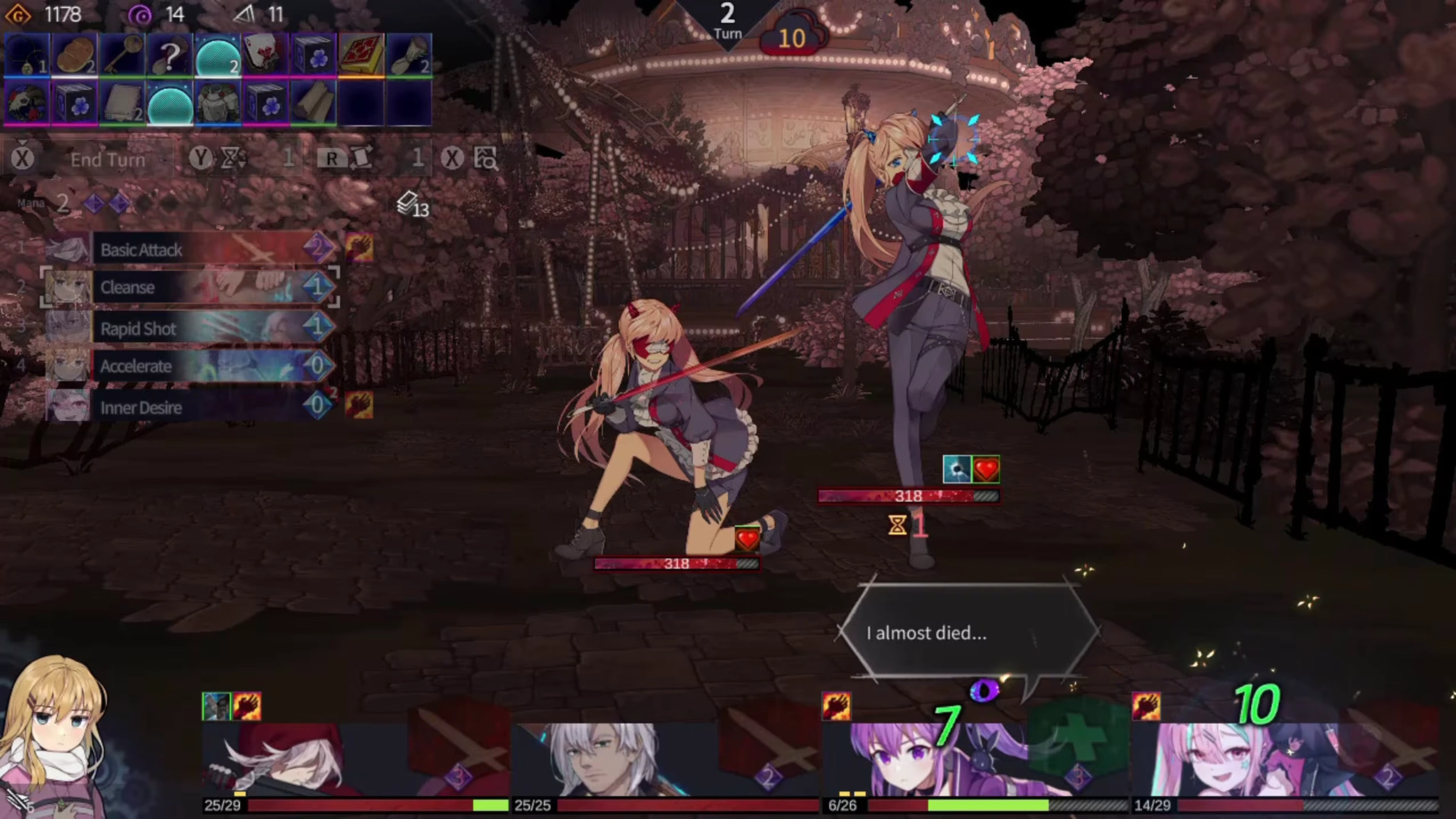Cast the Accelerate skill

point(199,365)
